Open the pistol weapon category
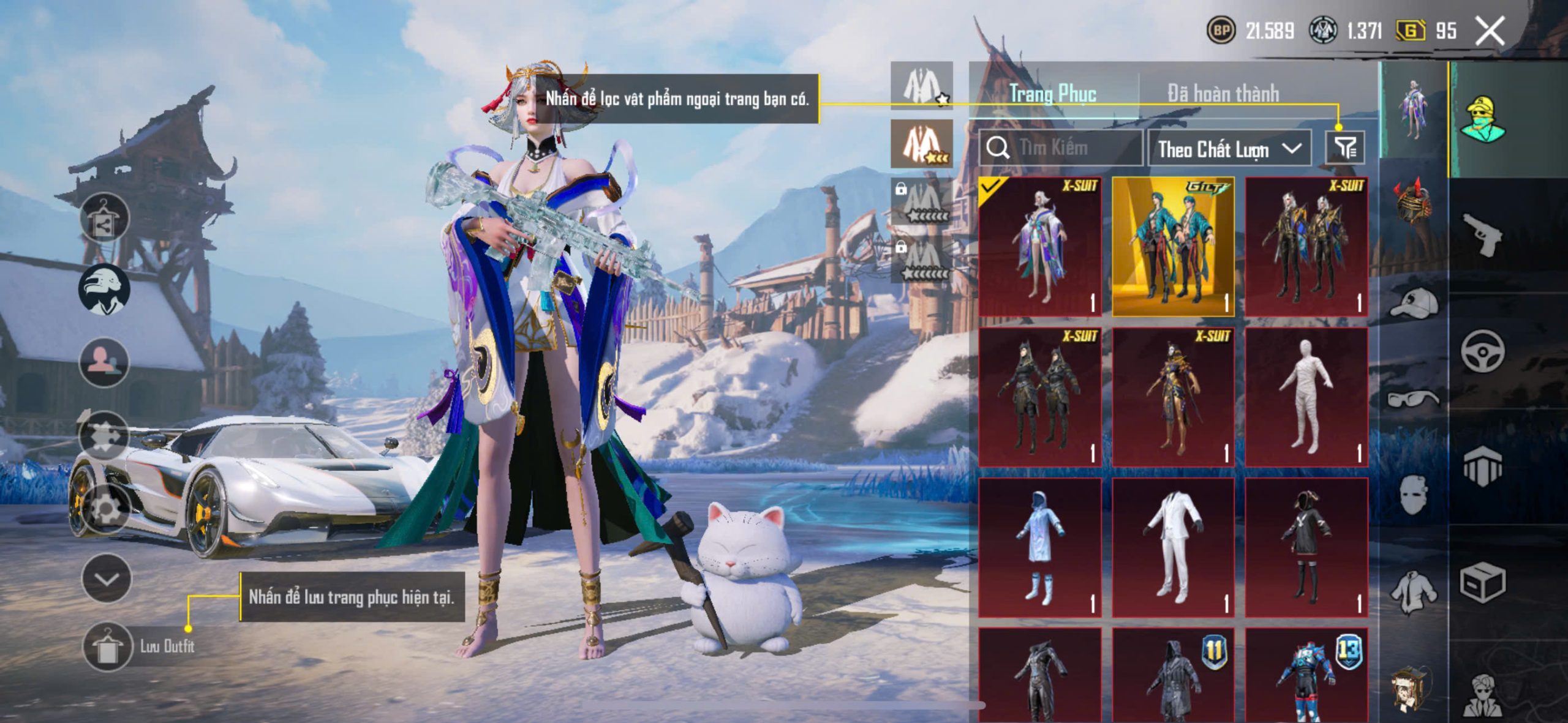 [1482, 234]
